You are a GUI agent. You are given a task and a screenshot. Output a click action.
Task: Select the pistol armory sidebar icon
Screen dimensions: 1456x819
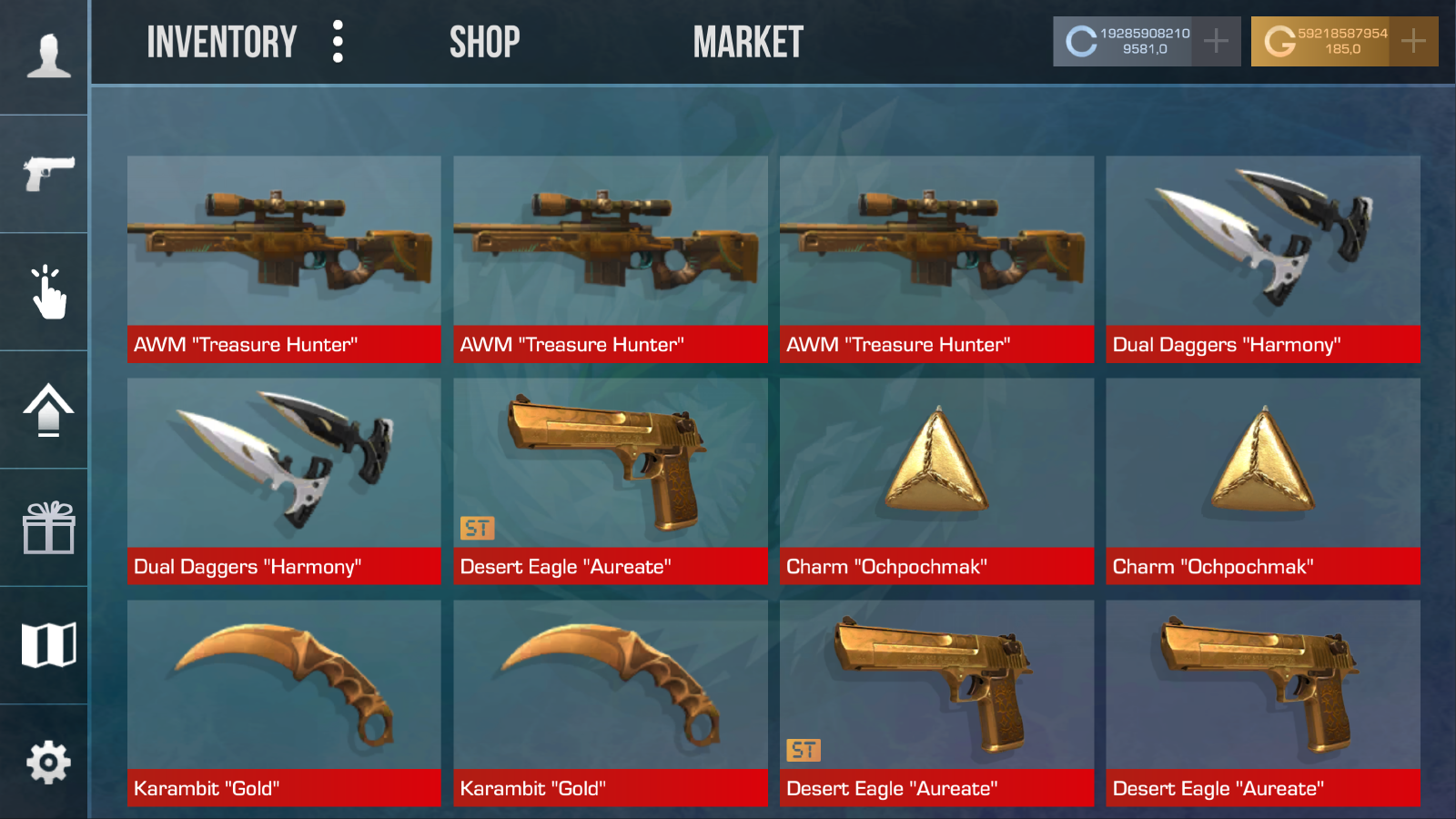47,168
